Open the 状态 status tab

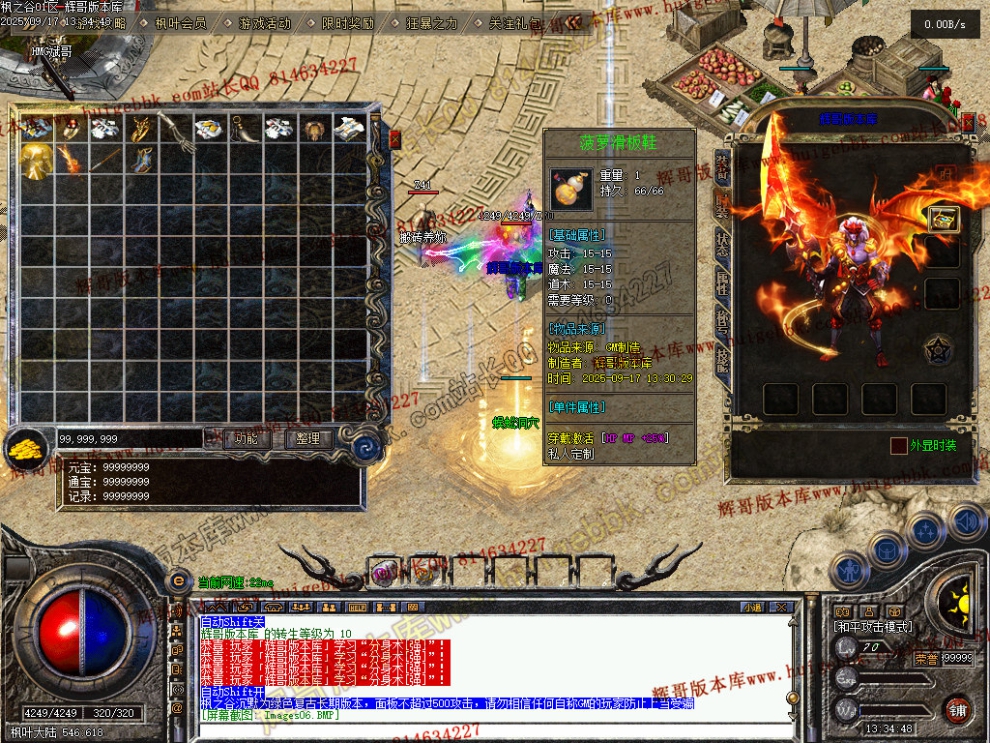pos(722,243)
